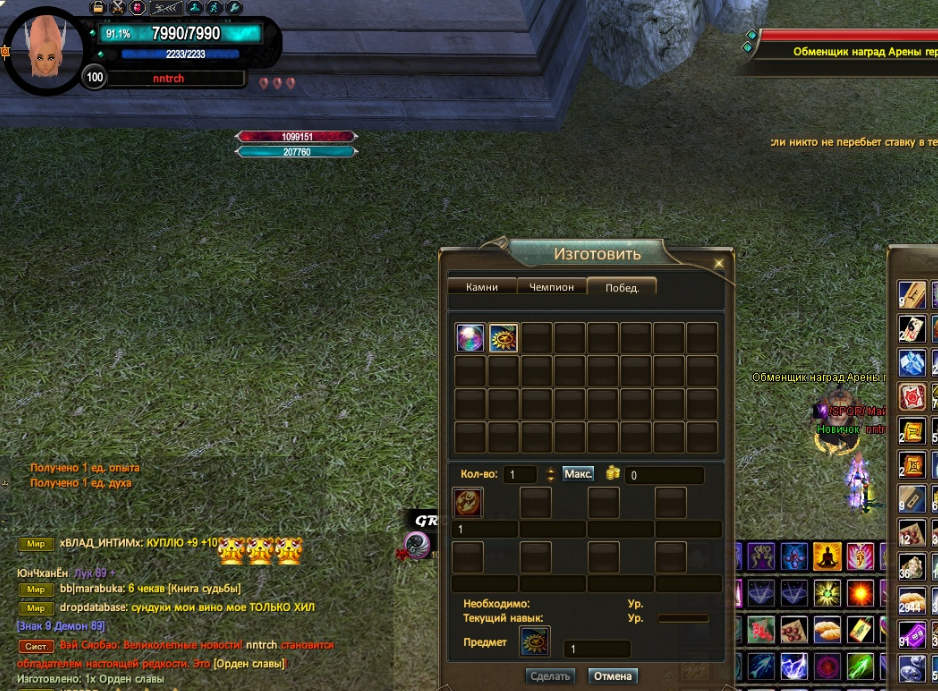Screen dimensions: 938x691
Task: Click the Макс. quantity button
Action: coord(578,474)
